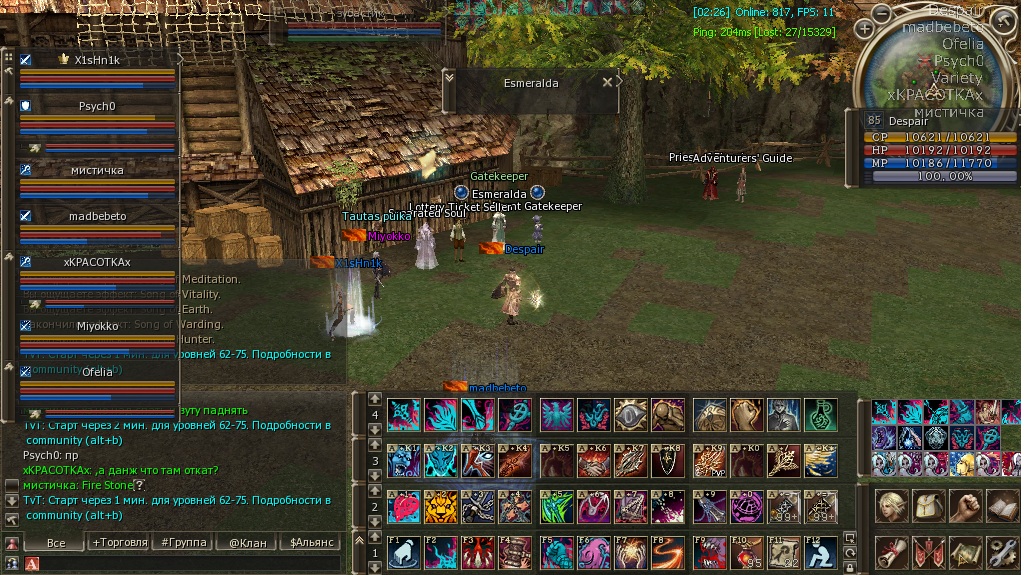Select party member X1sHn1k

click(x=97, y=60)
